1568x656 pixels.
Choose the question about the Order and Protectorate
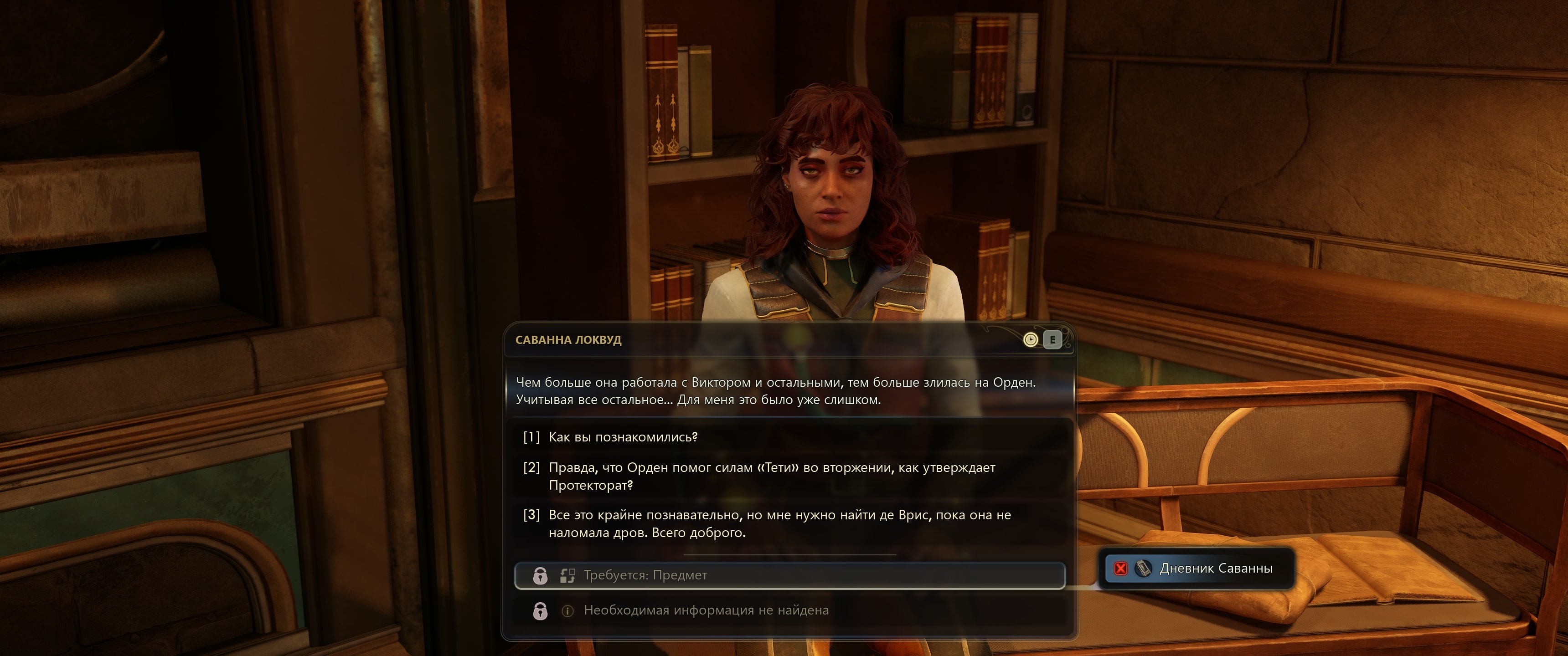(771, 476)
